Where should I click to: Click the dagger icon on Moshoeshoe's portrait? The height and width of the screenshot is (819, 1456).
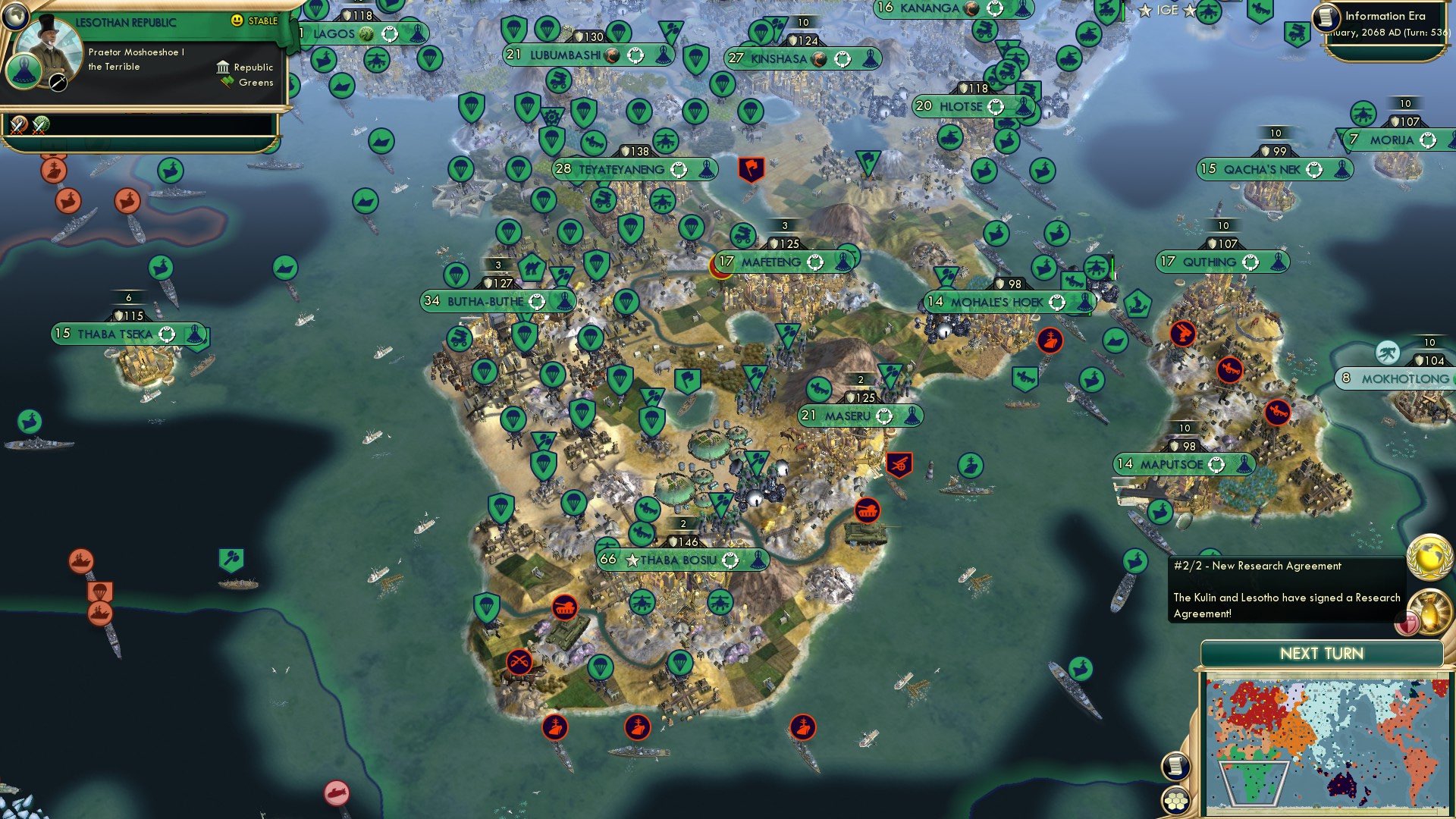58,82
